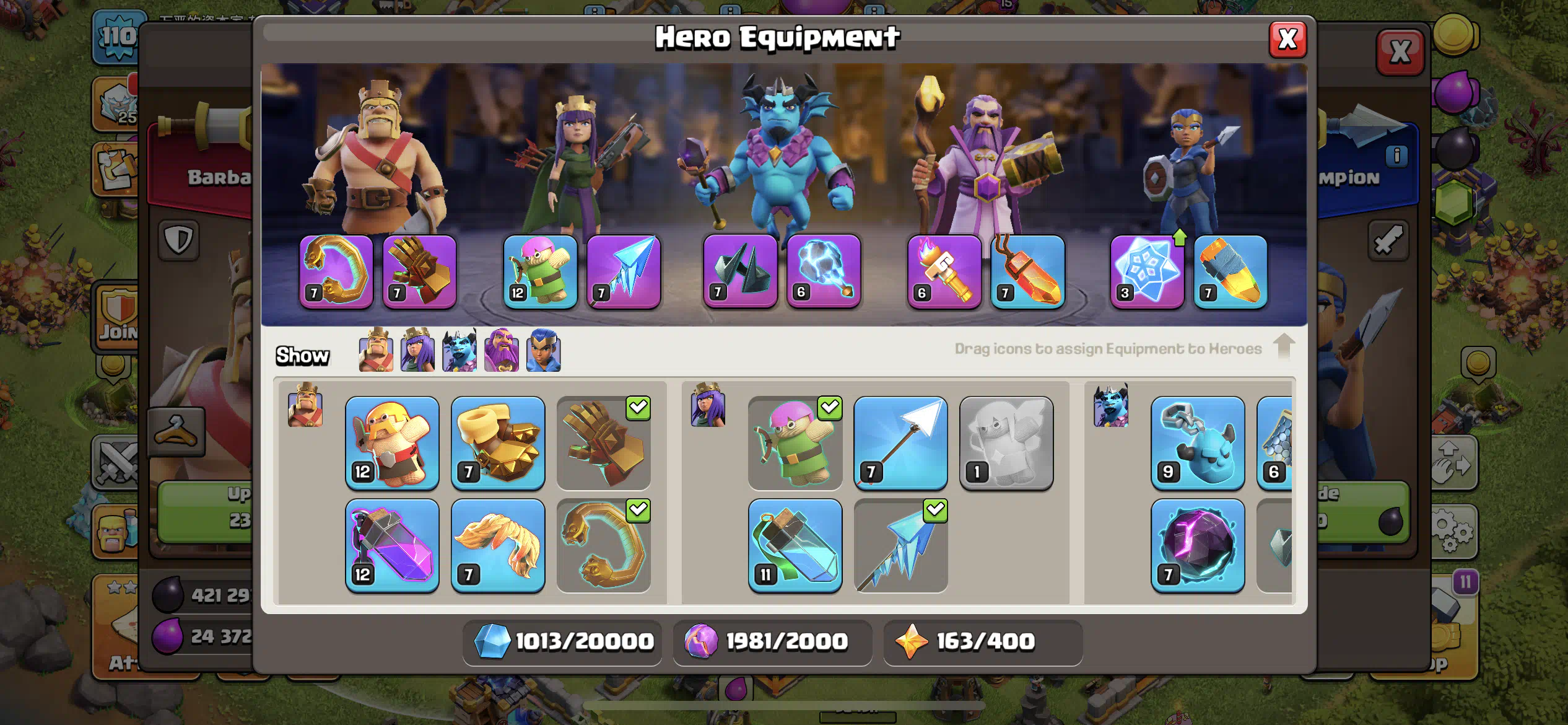This screenshot has height=725, width=1568.
Task: Select the Dark Orb level 7 item
Action: pos(1198,545)
